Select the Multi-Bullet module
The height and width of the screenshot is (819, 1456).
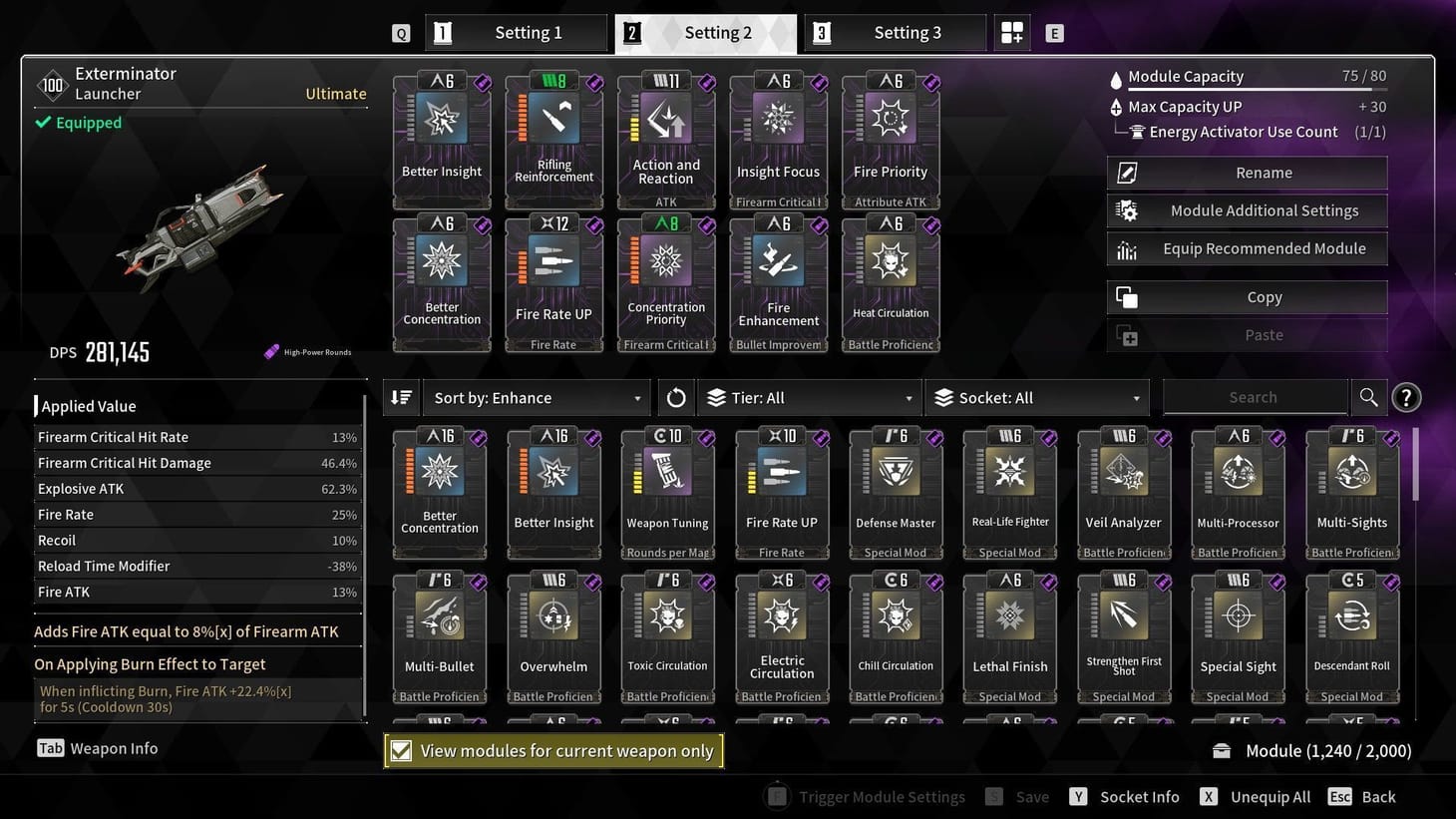pyautogui.click(x=440, y=630)
